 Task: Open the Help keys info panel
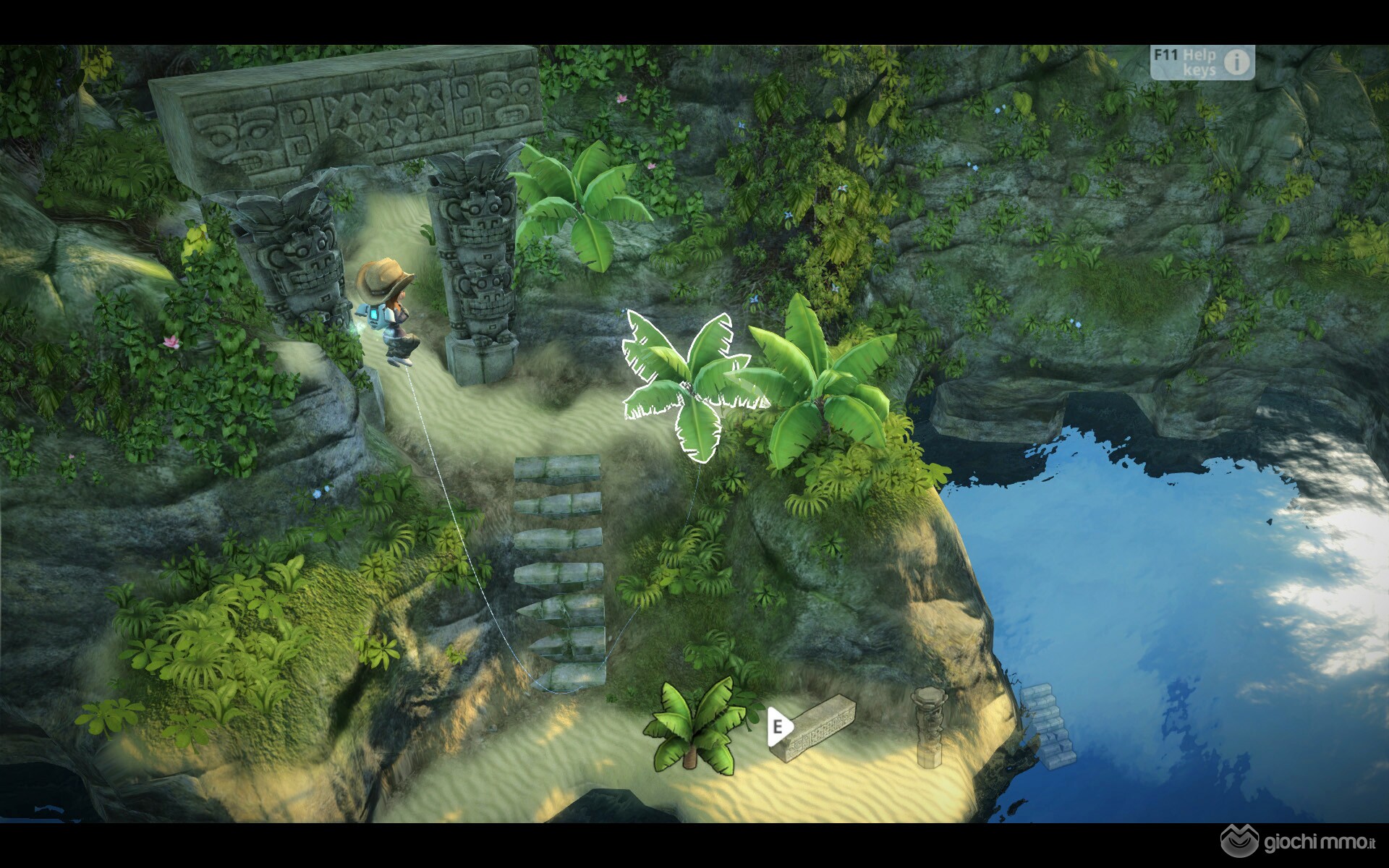[1202, 62]
